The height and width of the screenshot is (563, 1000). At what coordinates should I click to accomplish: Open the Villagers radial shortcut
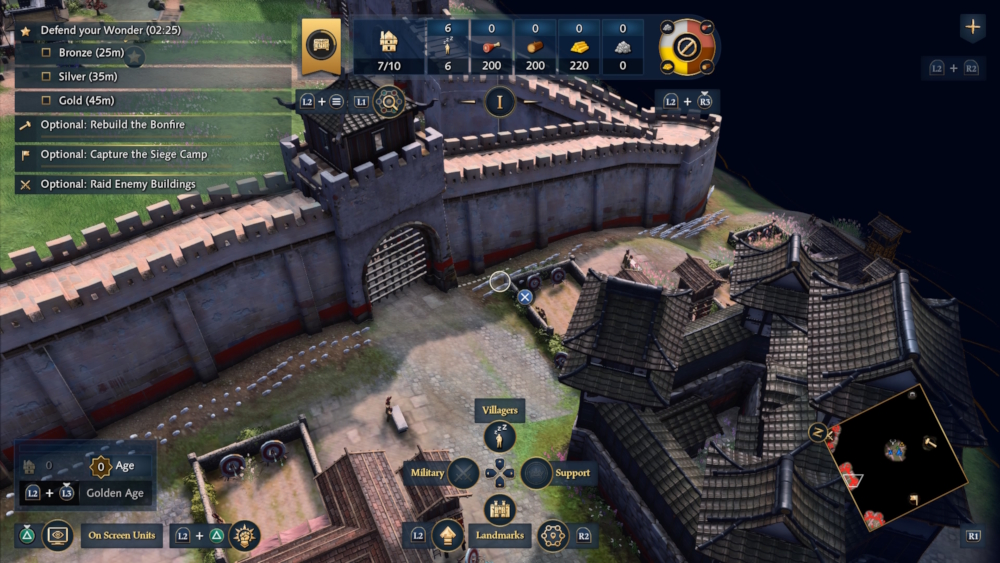[x=500, y=437]
